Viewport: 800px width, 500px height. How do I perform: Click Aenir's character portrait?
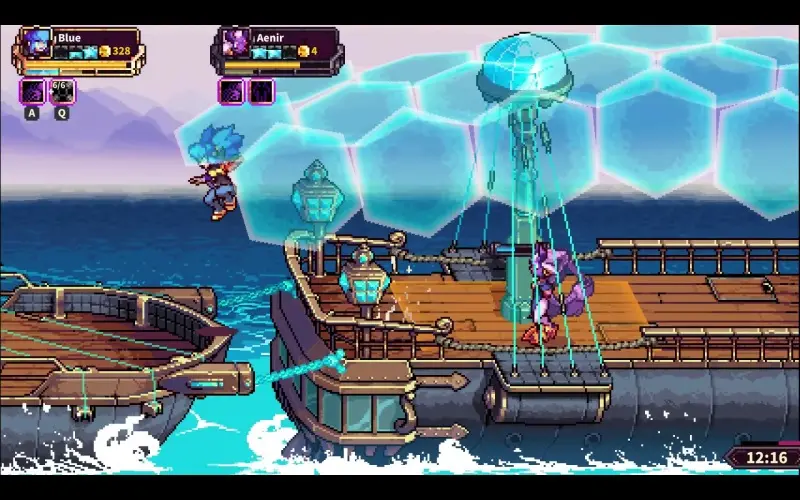tap(238, 46)
